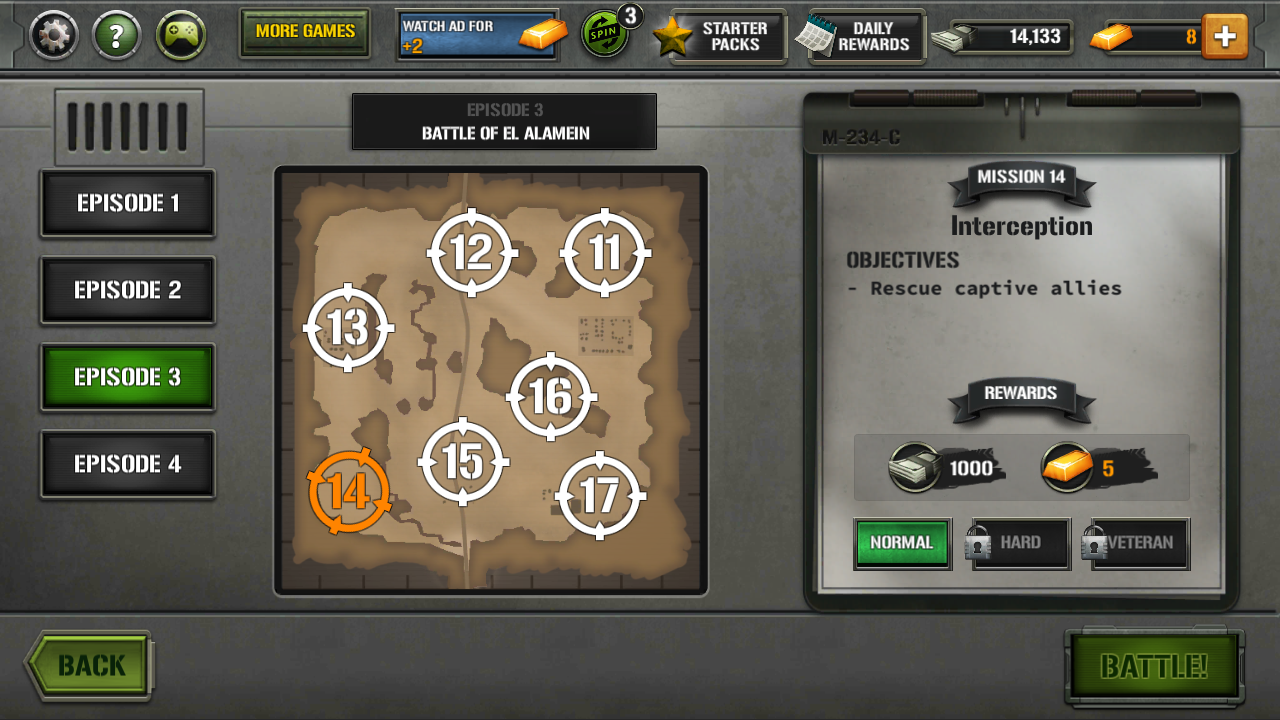Select the locked VETERAN difficulty
Screen dimensions: 1280x720
[1135, 543]
